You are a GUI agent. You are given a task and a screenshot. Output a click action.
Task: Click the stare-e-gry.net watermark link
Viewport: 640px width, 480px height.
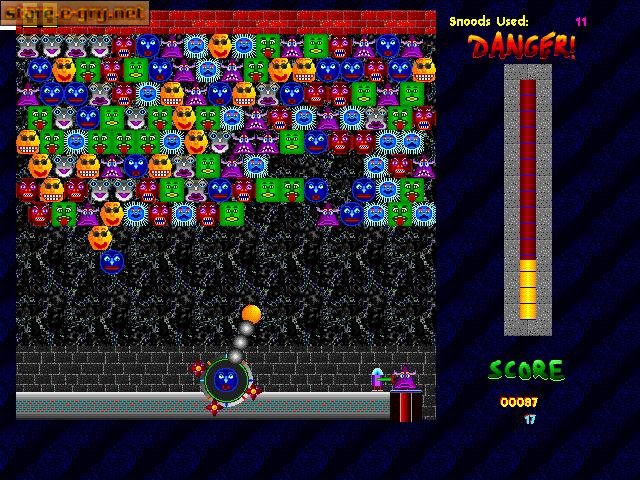pyautogui.click(x=74, y=13)
